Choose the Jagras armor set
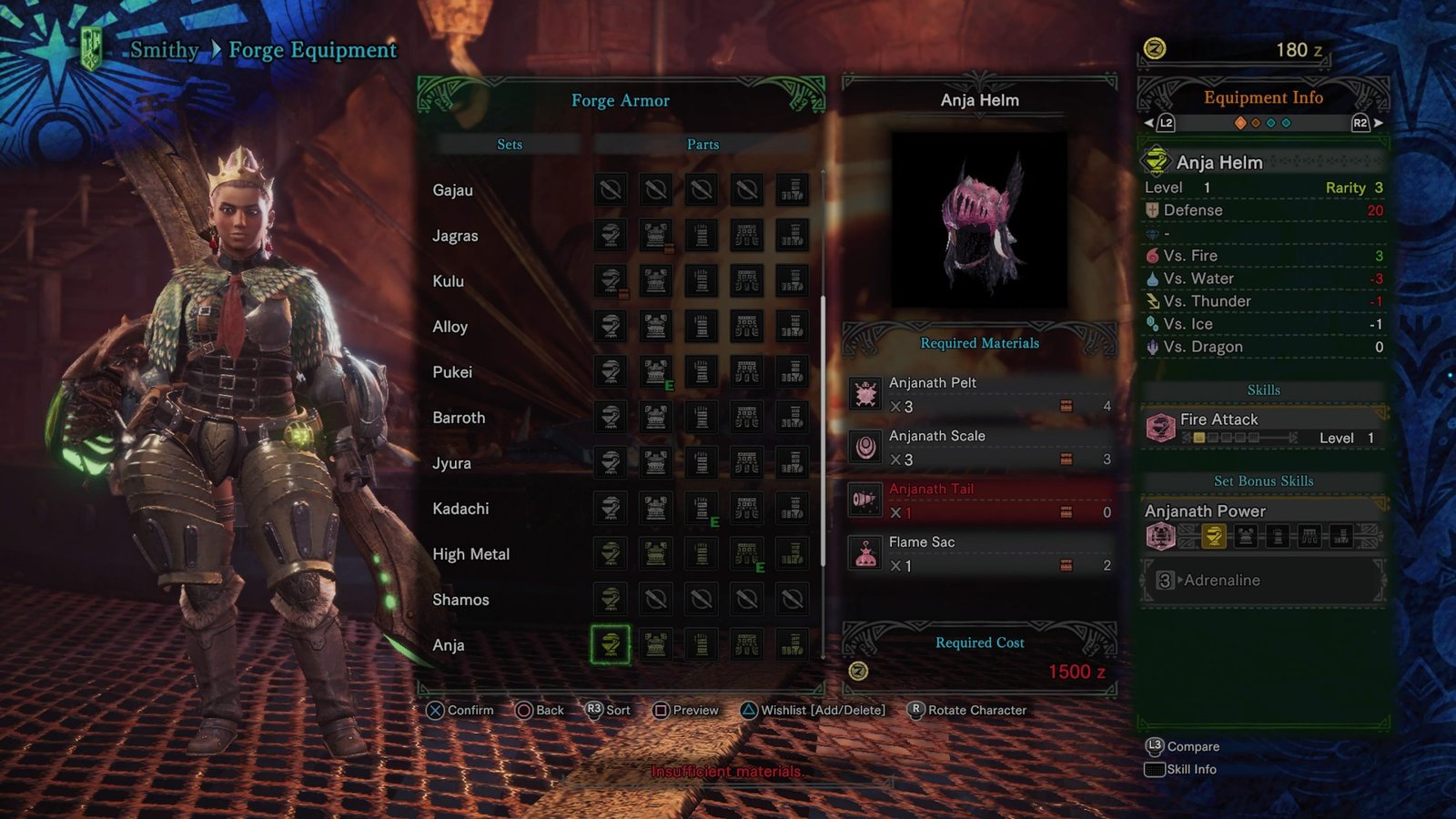Viewport: 1456px width, 819px height. point(455,236)
